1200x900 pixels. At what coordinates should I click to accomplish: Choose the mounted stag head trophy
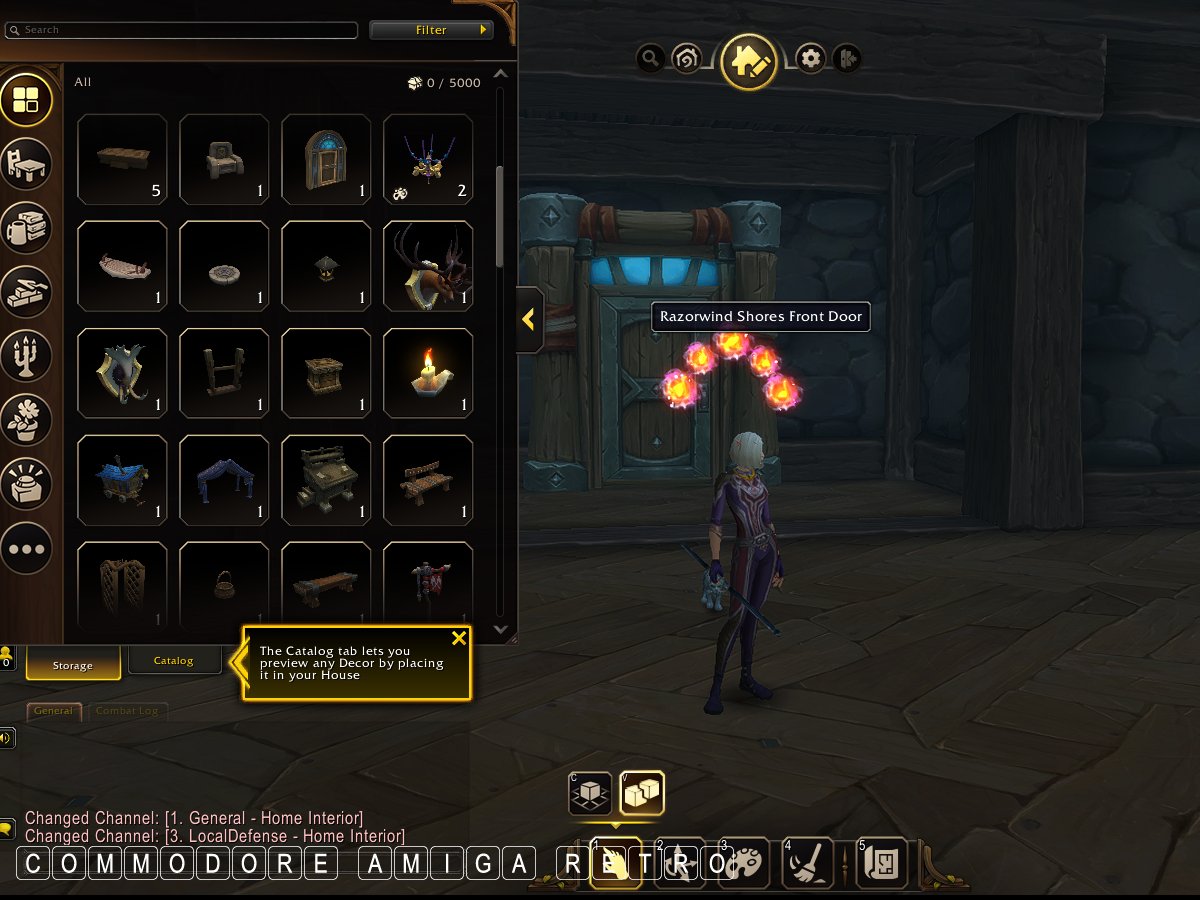(428, 266)
